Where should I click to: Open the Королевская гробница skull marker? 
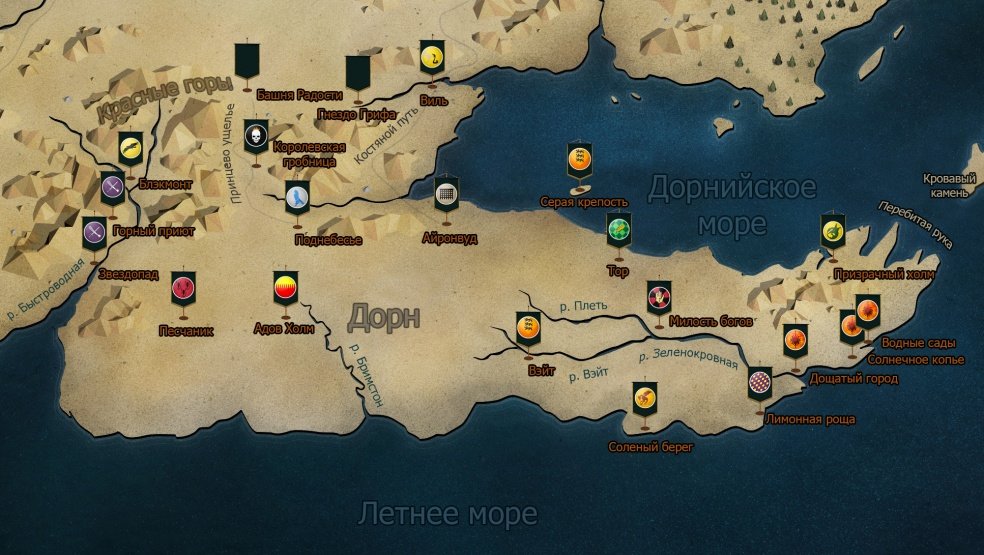click(x=256, y=136)
